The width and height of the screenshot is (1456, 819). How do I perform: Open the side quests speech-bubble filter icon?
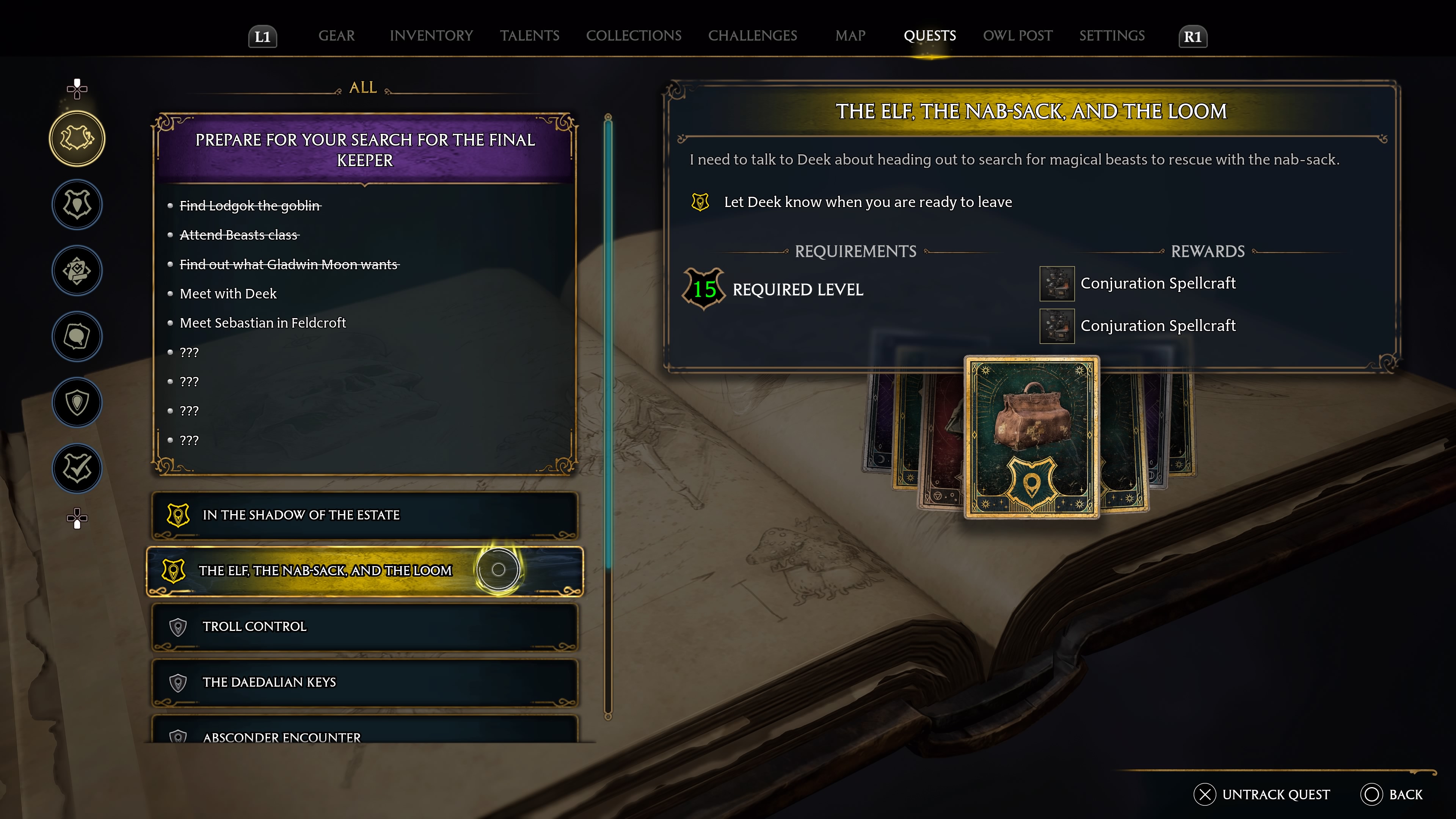(x=77, y=337)
